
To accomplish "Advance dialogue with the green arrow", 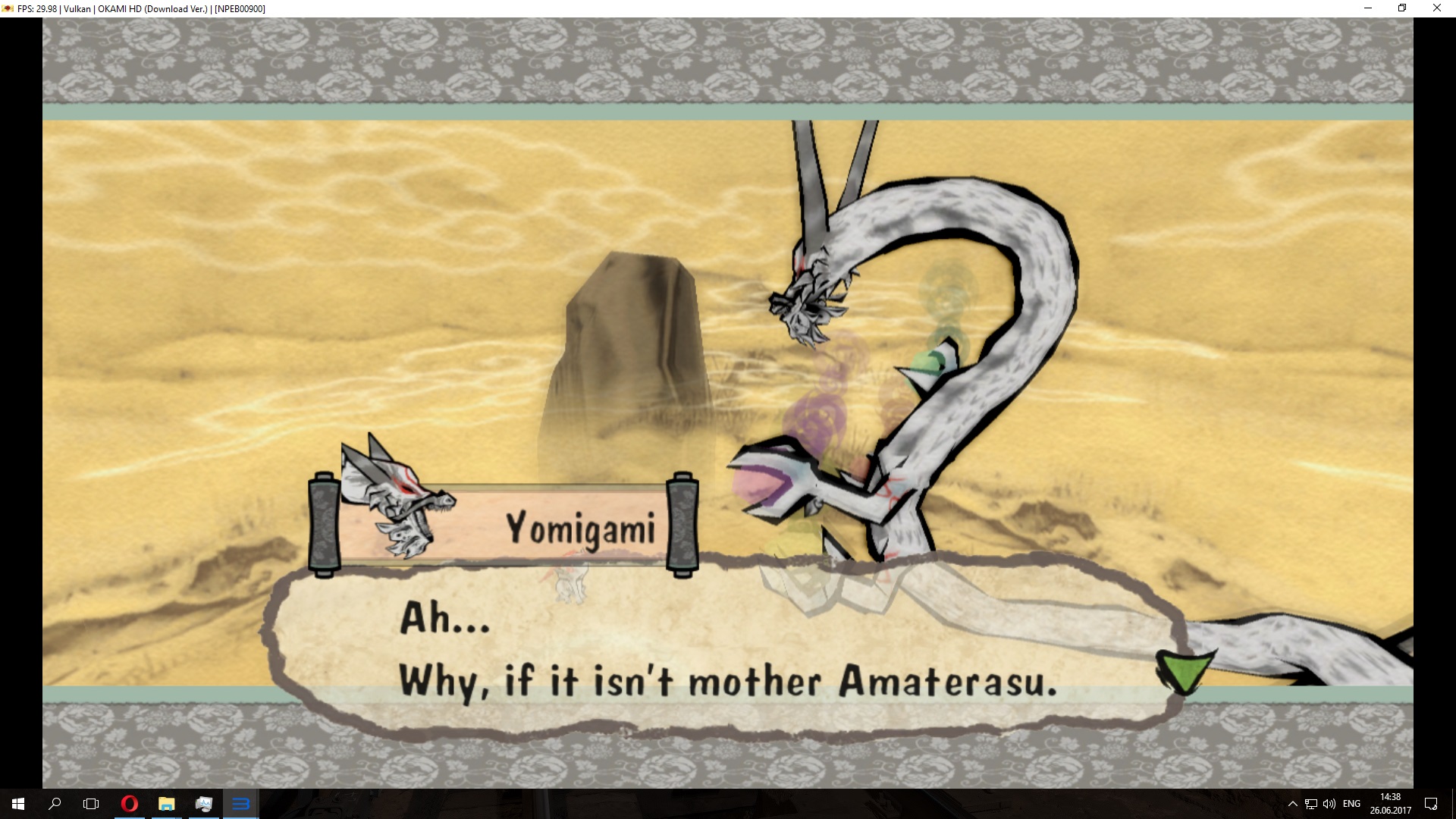I will pyautogui.click(x=1184, y=669).
